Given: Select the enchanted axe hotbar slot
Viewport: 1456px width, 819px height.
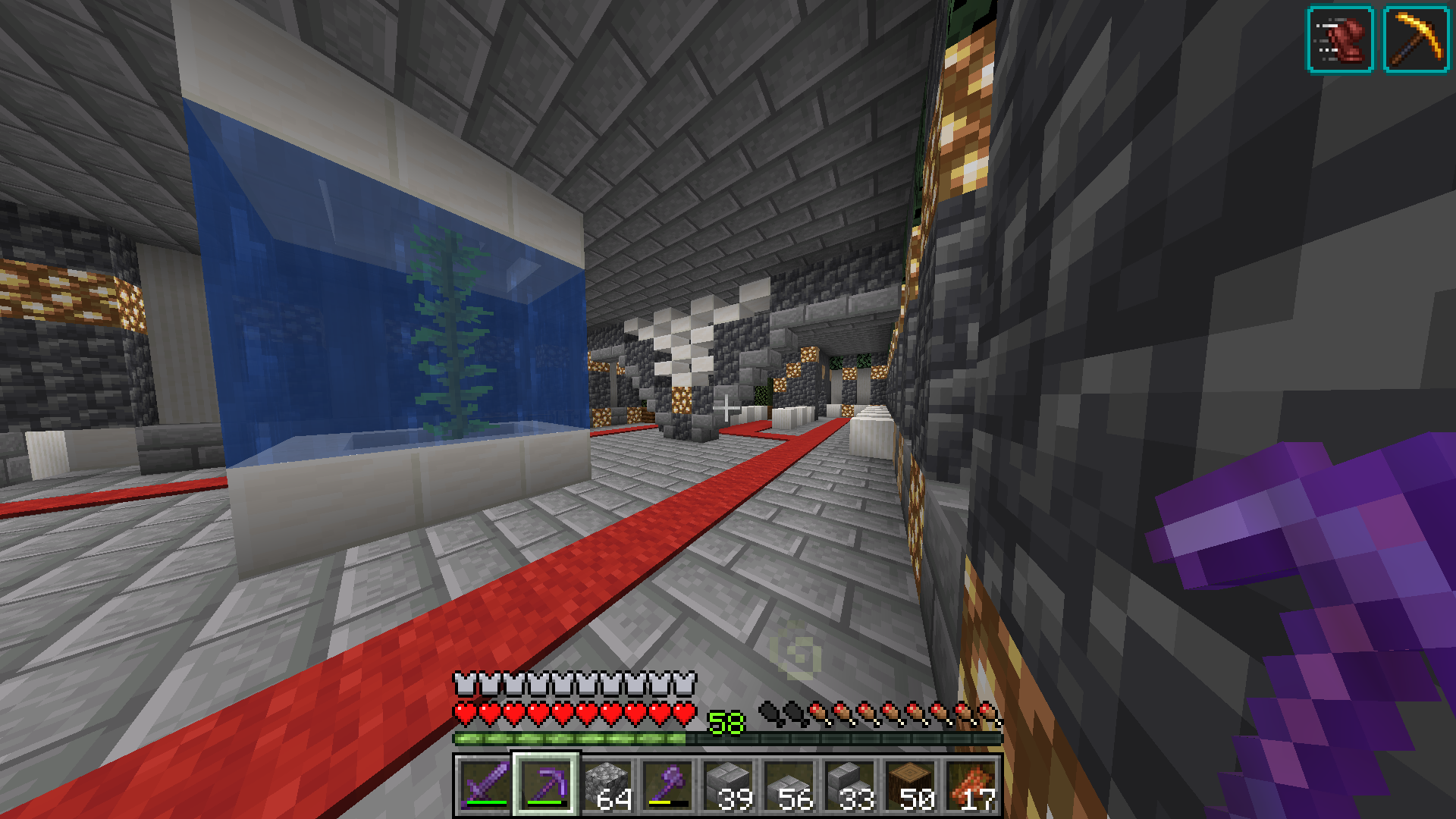Looking at the screenshot, I should coord(667,786).
